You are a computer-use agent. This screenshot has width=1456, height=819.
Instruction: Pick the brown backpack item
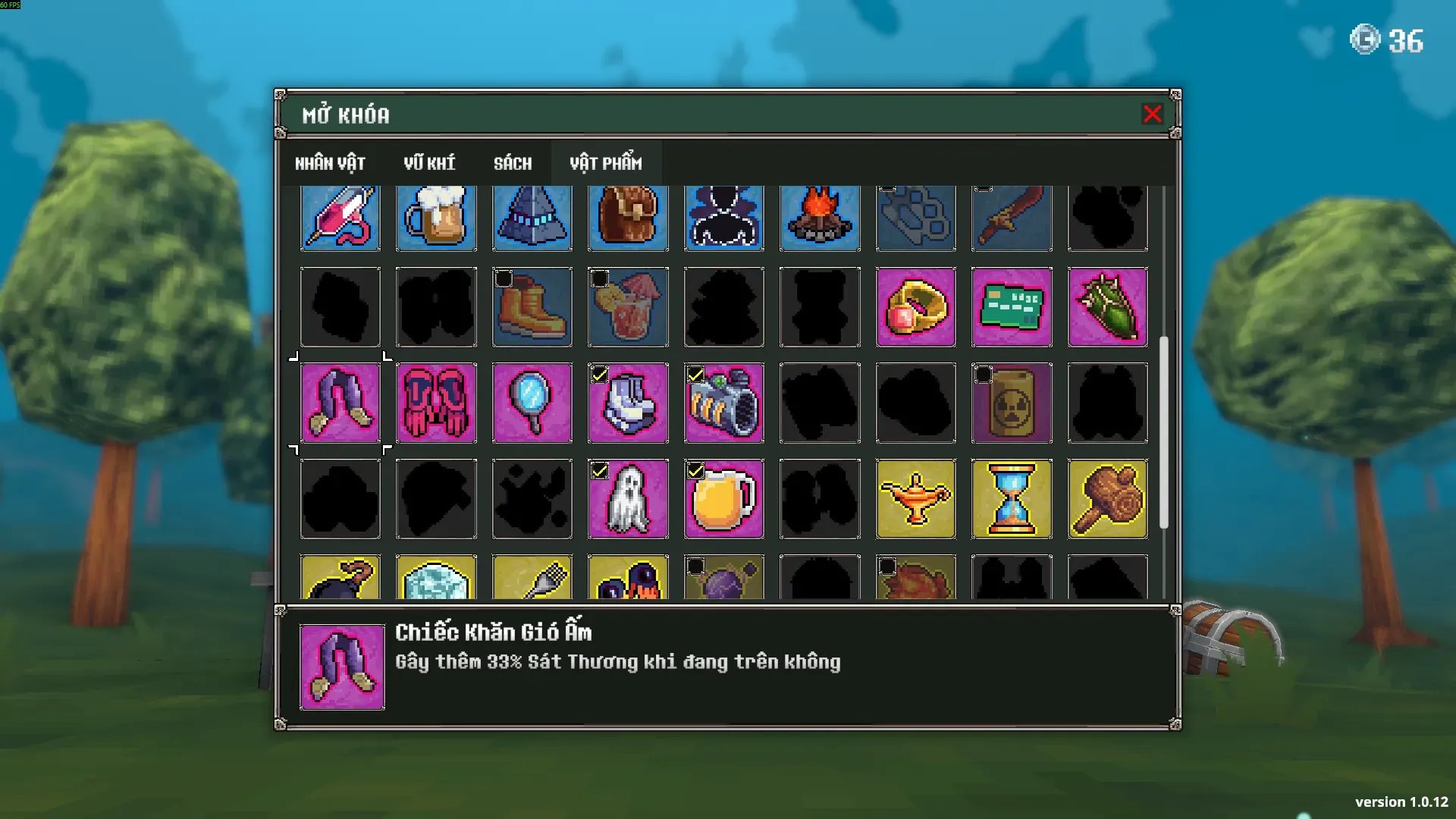click(628, 218)
